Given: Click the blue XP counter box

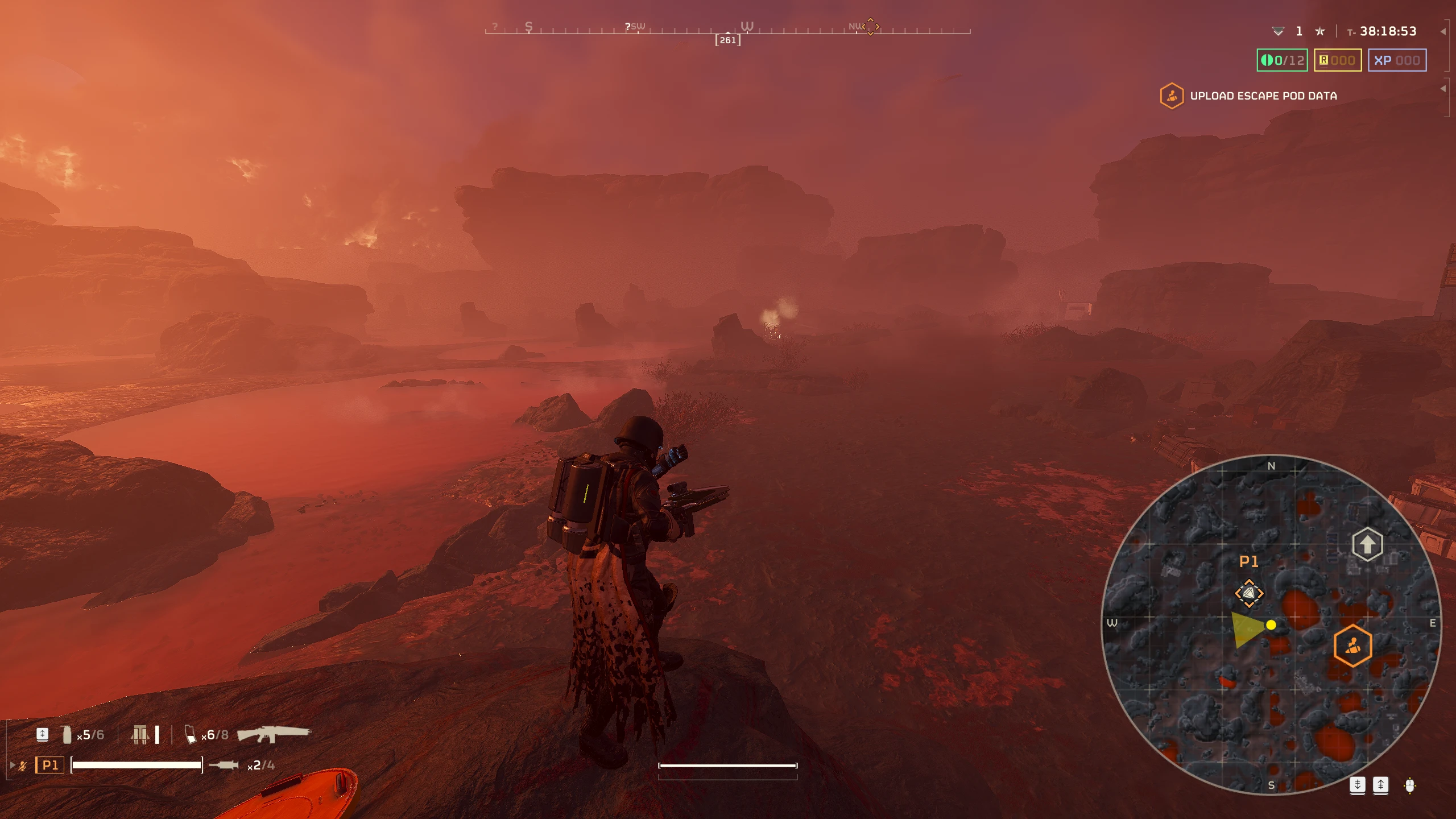Looking at the screenshot, I should point(1396,60).
